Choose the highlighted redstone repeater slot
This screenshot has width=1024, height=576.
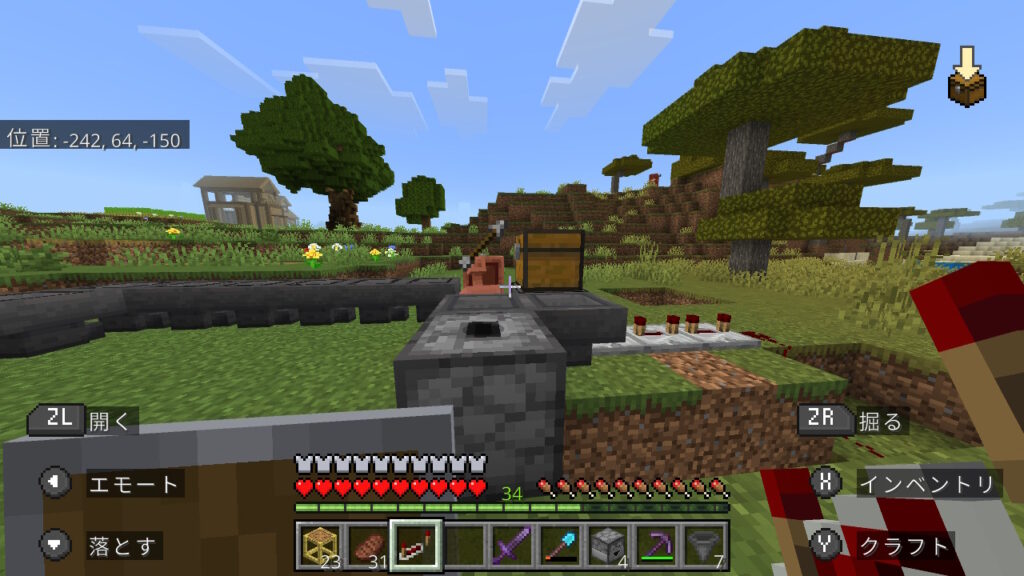click(x=415, y=545)
